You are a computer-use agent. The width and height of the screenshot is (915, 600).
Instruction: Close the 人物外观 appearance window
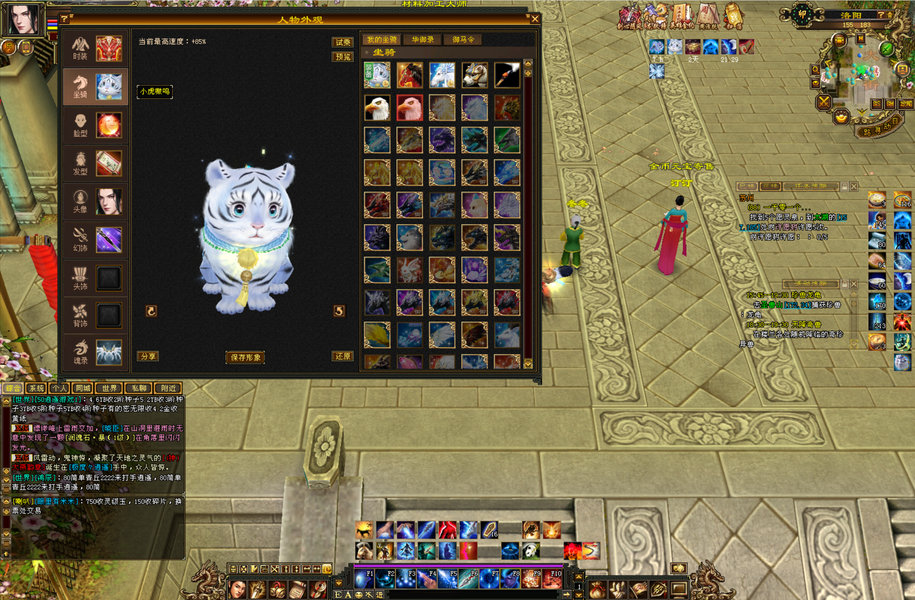pos(535,18)
